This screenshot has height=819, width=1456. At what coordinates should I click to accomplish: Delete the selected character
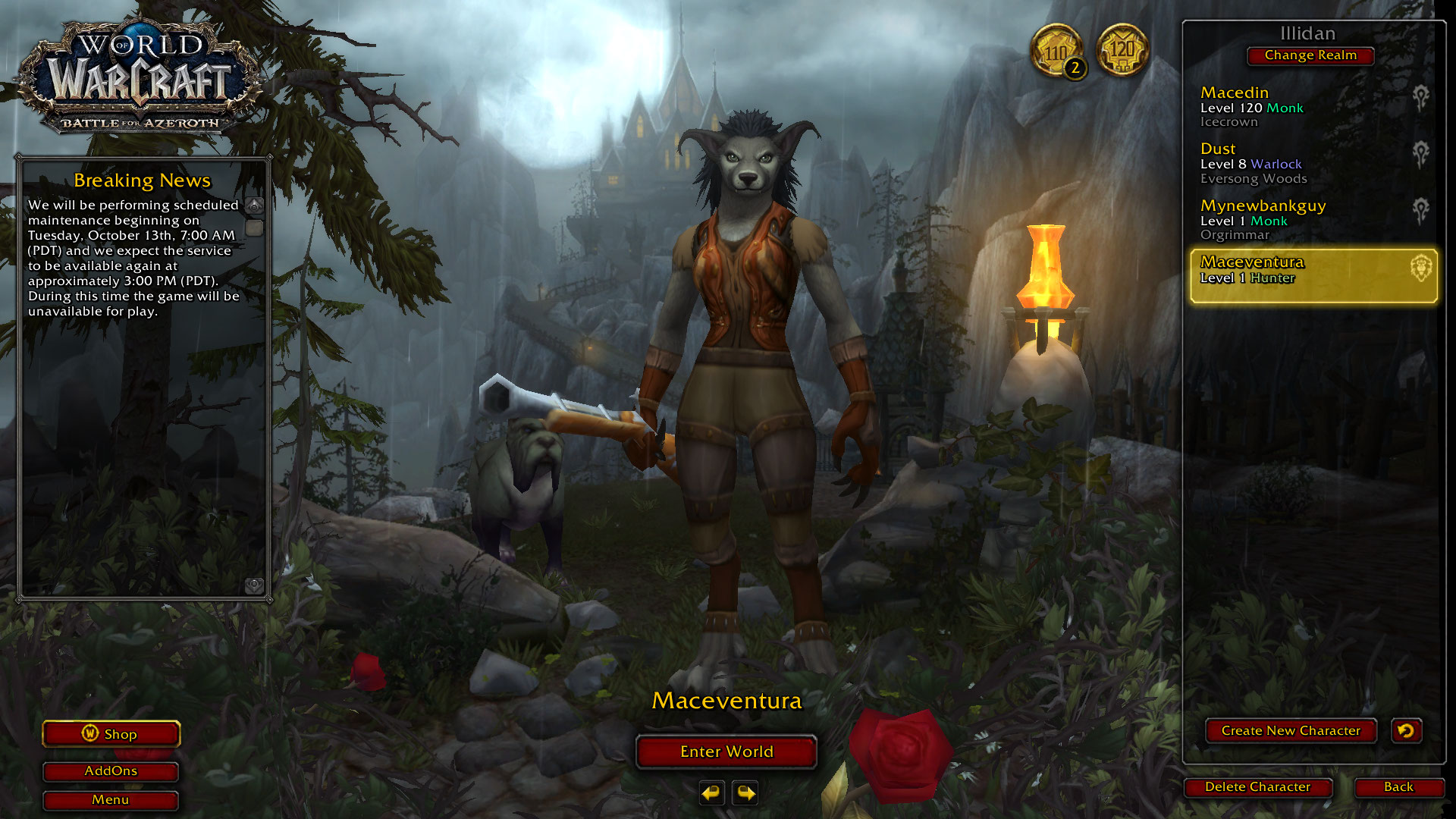[1257, 787]
